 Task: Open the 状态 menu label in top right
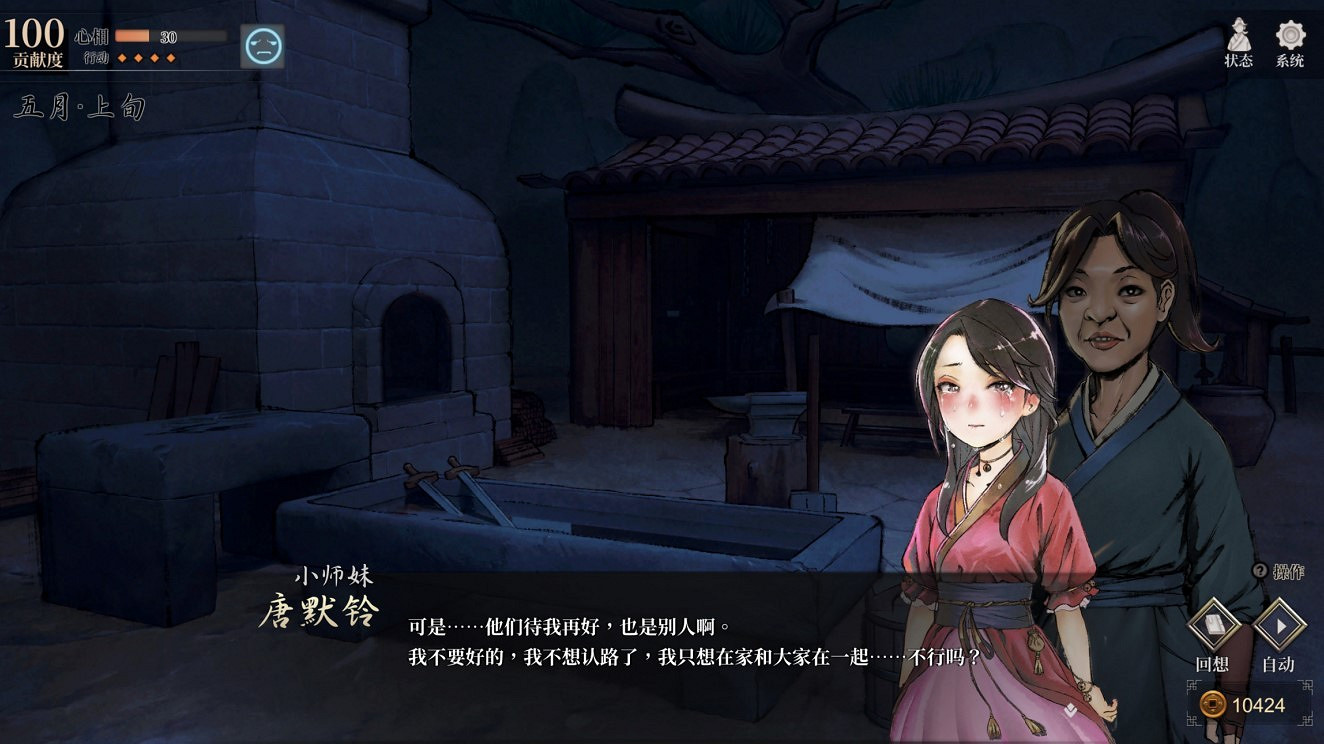pos(1238,58)
